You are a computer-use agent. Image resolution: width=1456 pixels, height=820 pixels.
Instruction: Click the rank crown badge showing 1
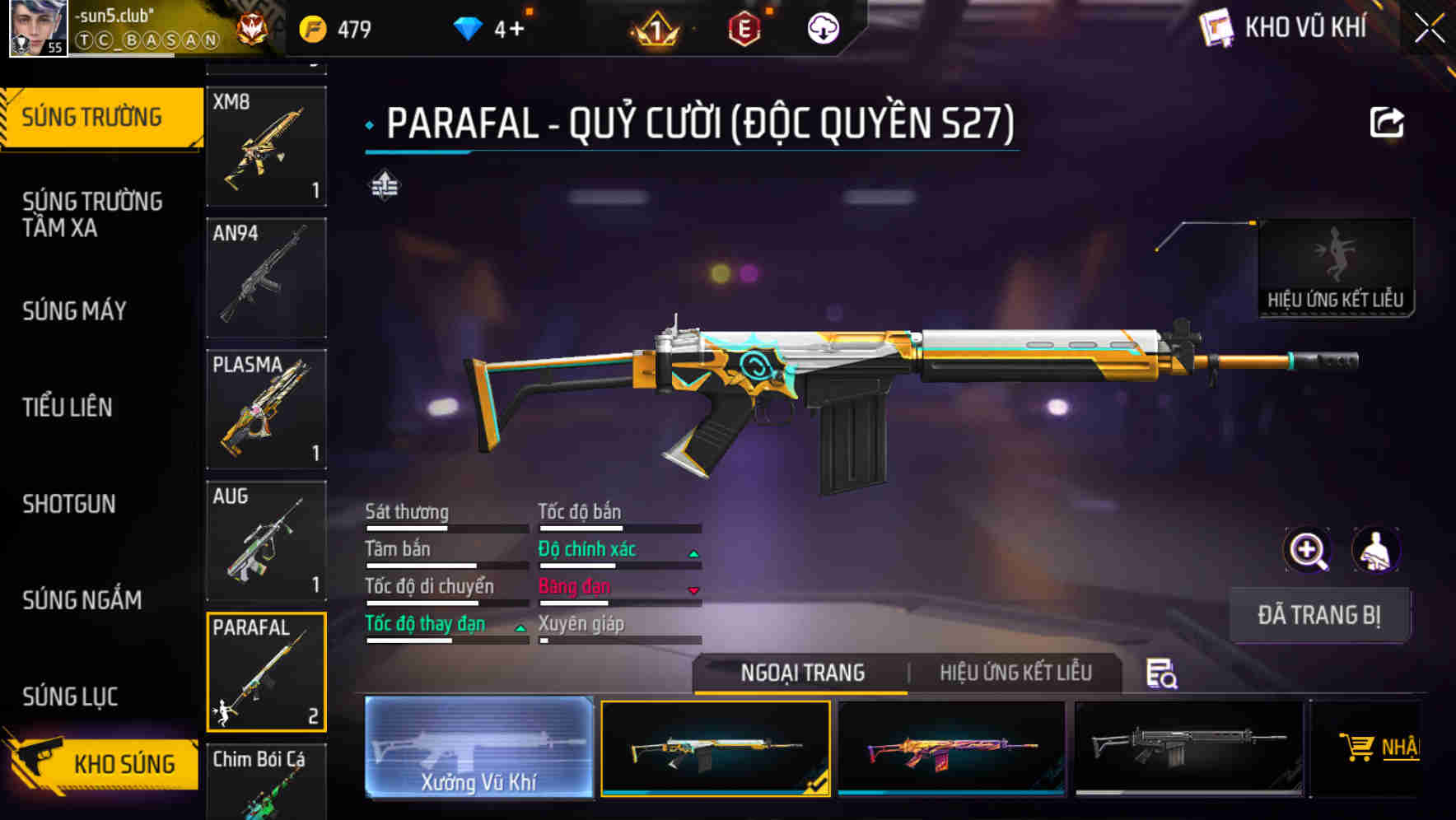click(x=655, y=30)
